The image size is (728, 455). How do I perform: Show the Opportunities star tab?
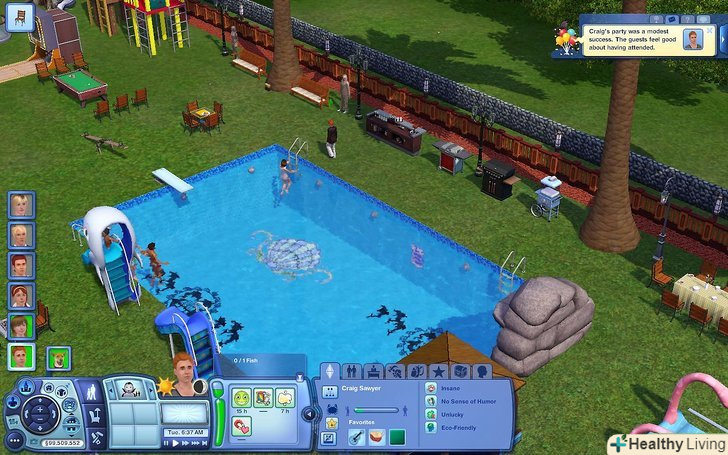tap(438, 372)
